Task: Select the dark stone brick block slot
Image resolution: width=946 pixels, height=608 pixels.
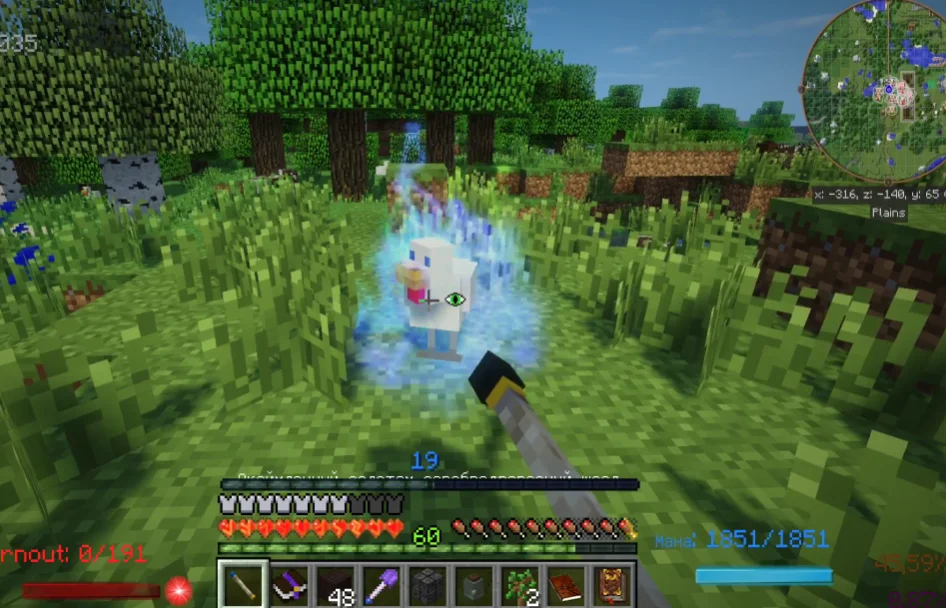Action: coord(430,585)
